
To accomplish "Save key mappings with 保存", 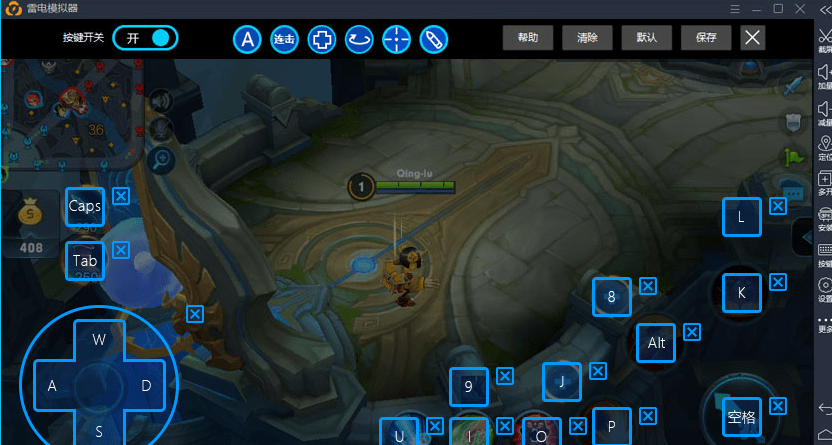I will click(706, 39).
